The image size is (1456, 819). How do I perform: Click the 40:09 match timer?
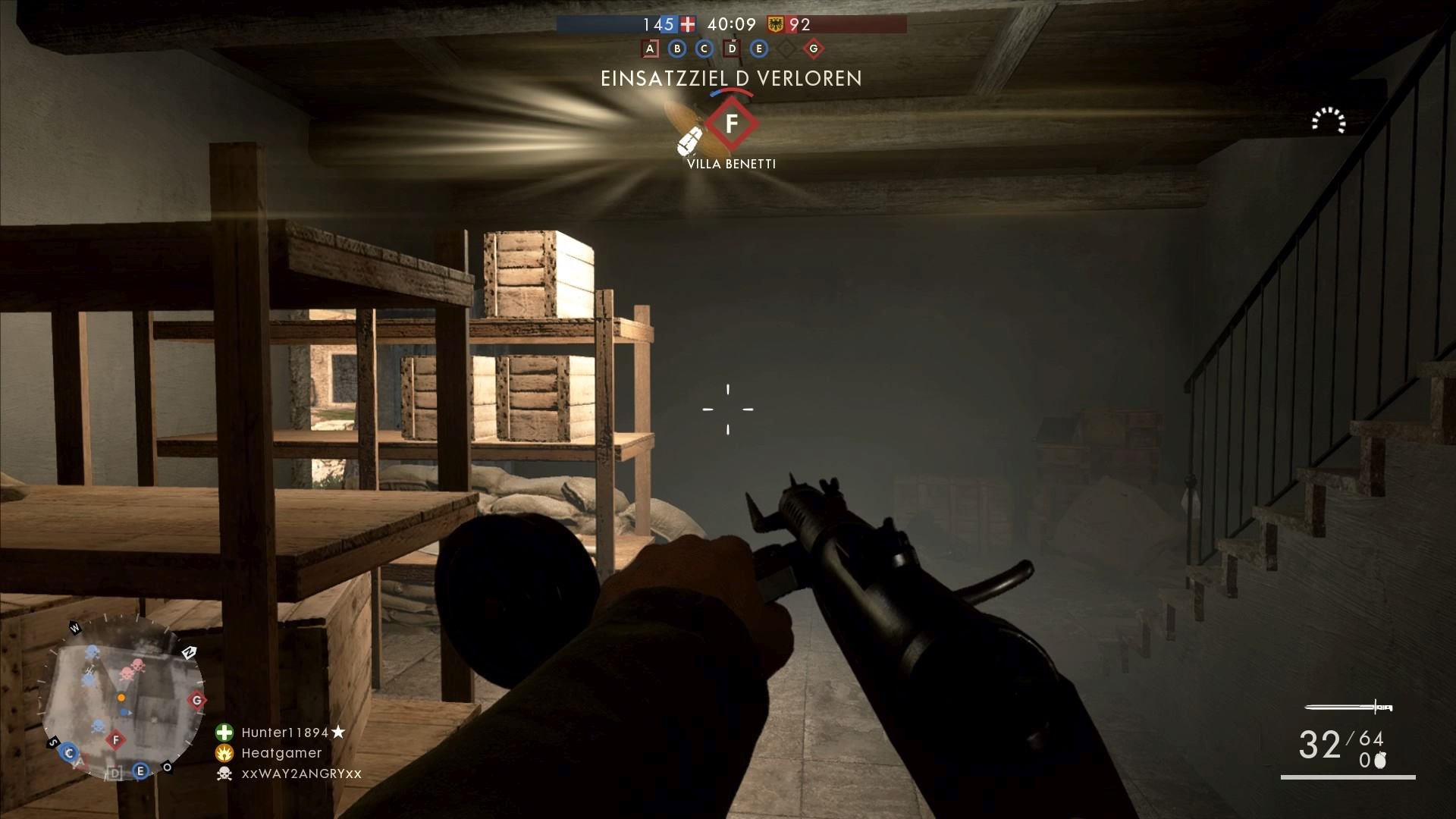coord(730,25)
